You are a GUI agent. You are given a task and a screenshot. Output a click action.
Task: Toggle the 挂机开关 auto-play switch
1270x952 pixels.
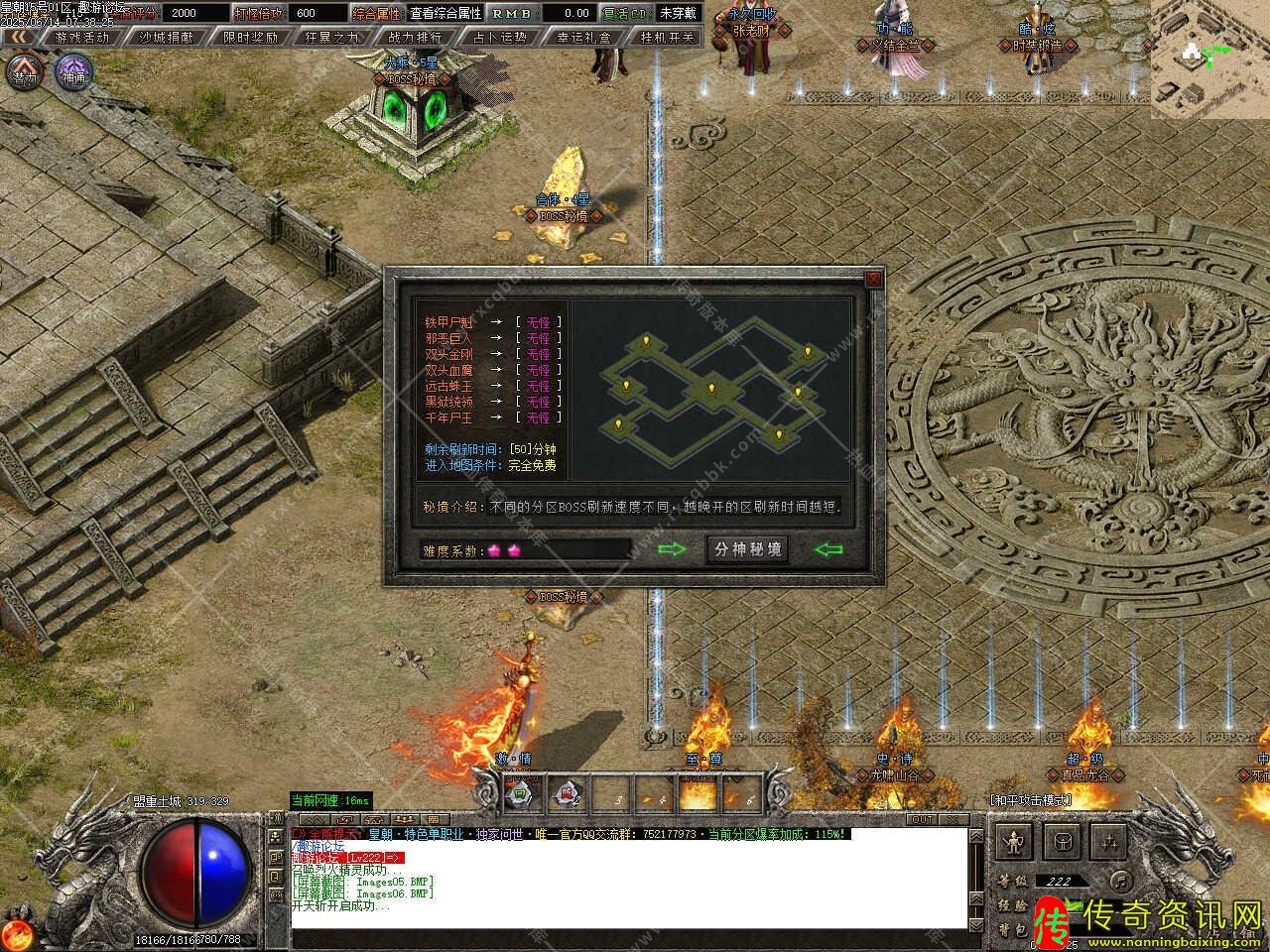(x=667, y=37)
